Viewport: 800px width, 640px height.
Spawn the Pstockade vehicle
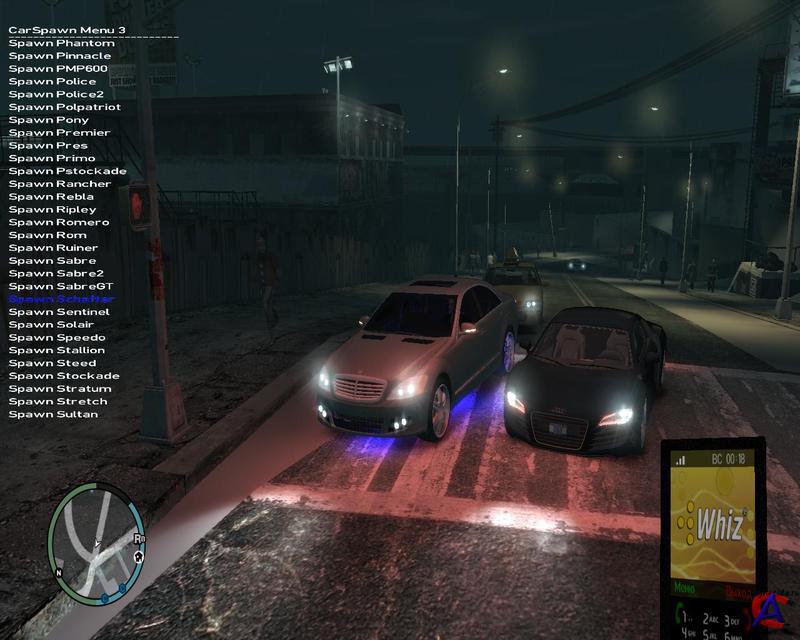pos(68,171)
